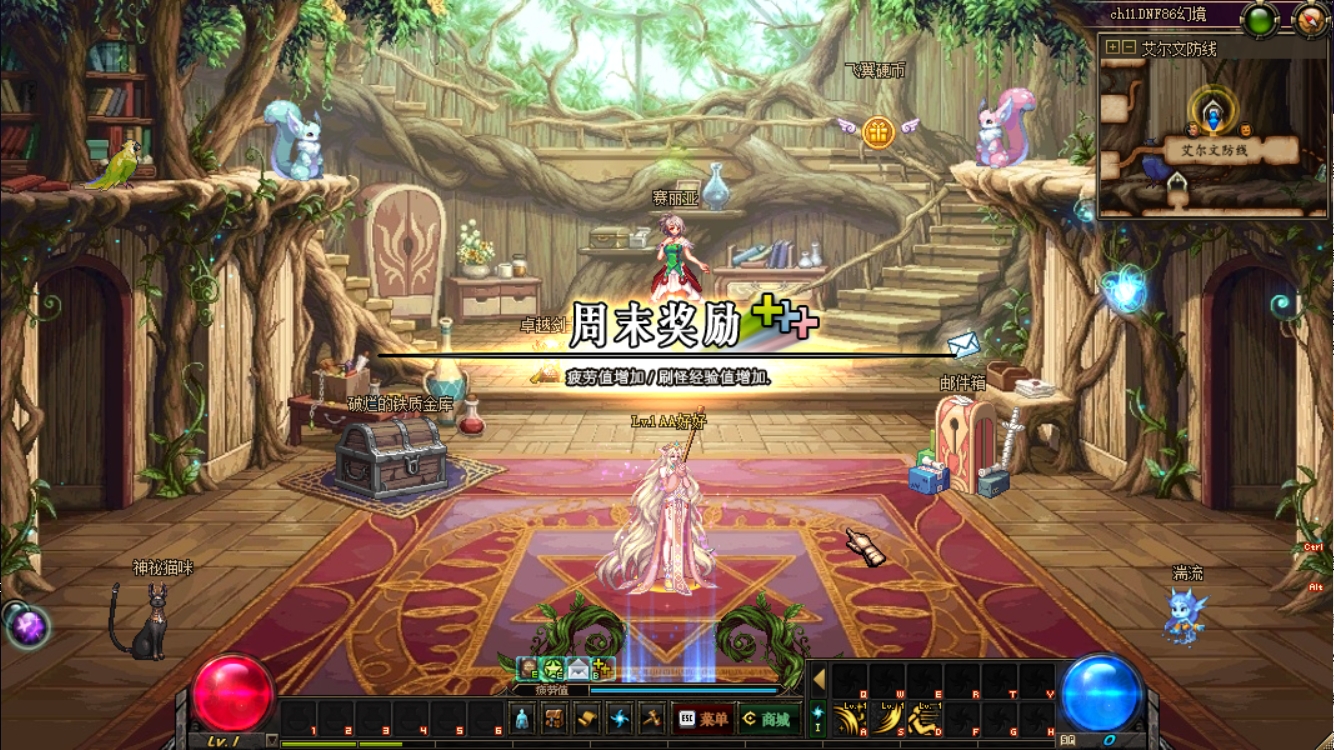This screenshot has height=750, width=1334.
Task: Click the 艾尔文防线 label on the minimap
Action: click(1214, 151)
